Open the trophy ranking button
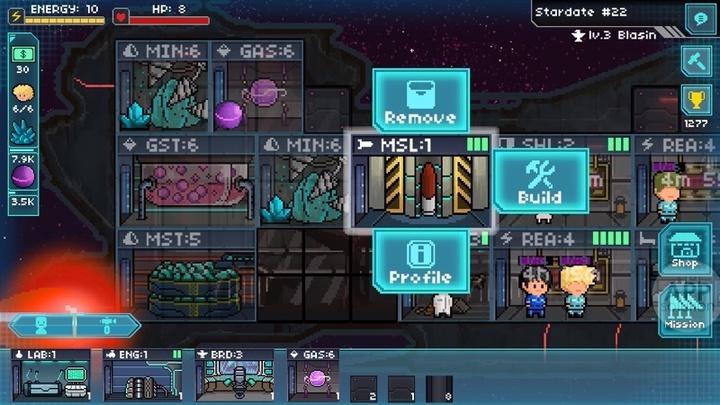This screenshot has width=720, height=405. pyautogui.click(x=697, y=101)
